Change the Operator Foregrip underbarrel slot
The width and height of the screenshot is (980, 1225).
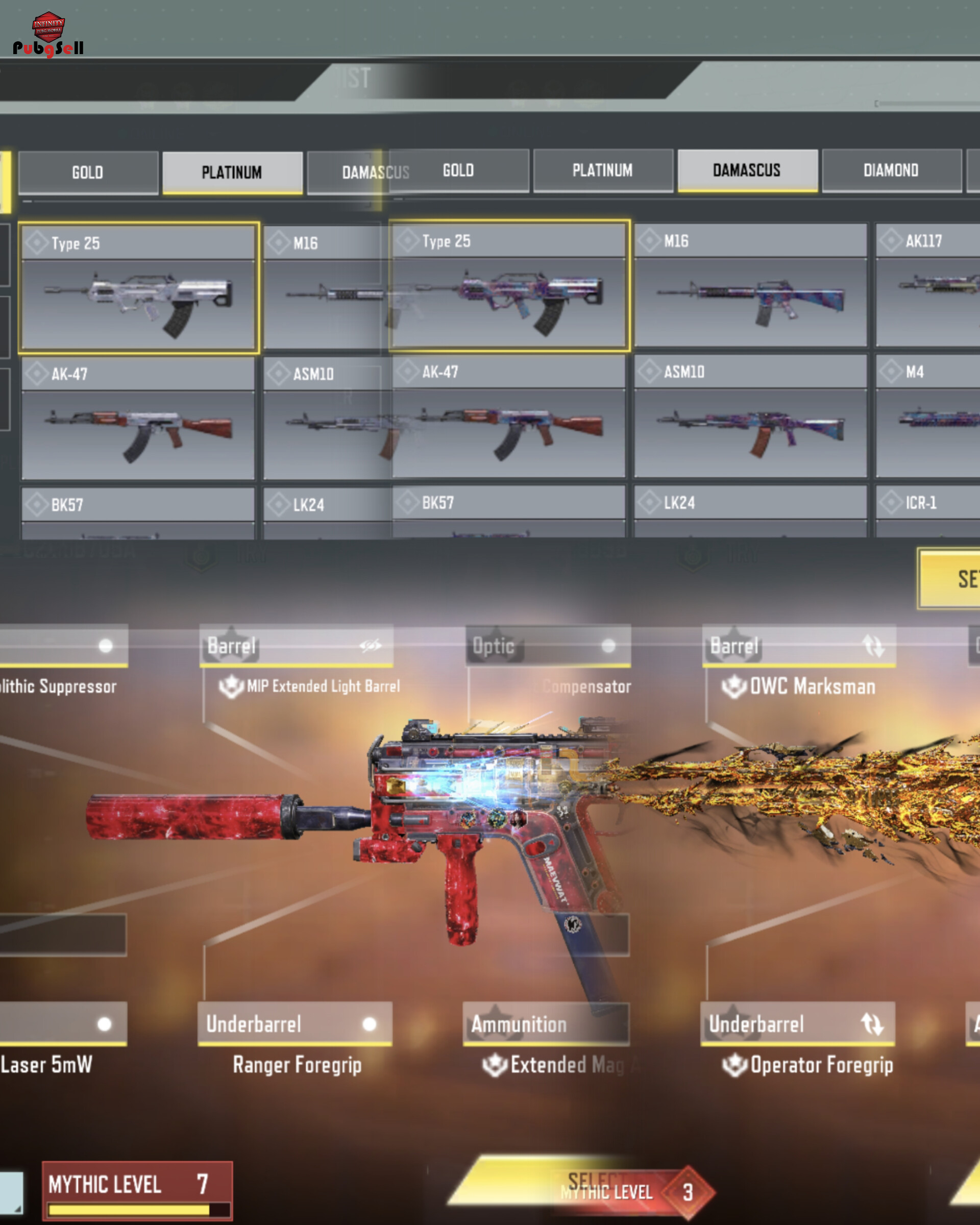point(798,1024)
